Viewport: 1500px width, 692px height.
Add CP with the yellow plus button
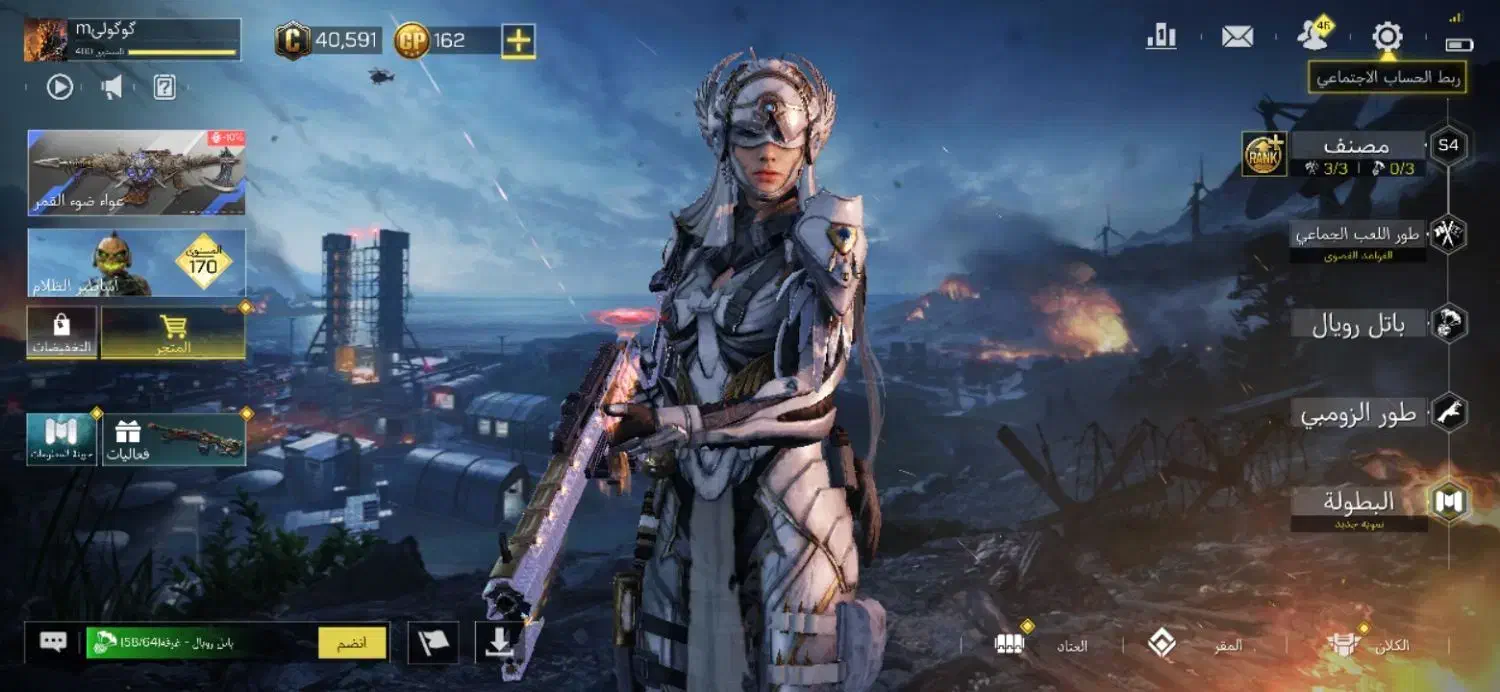coord(518,41)
